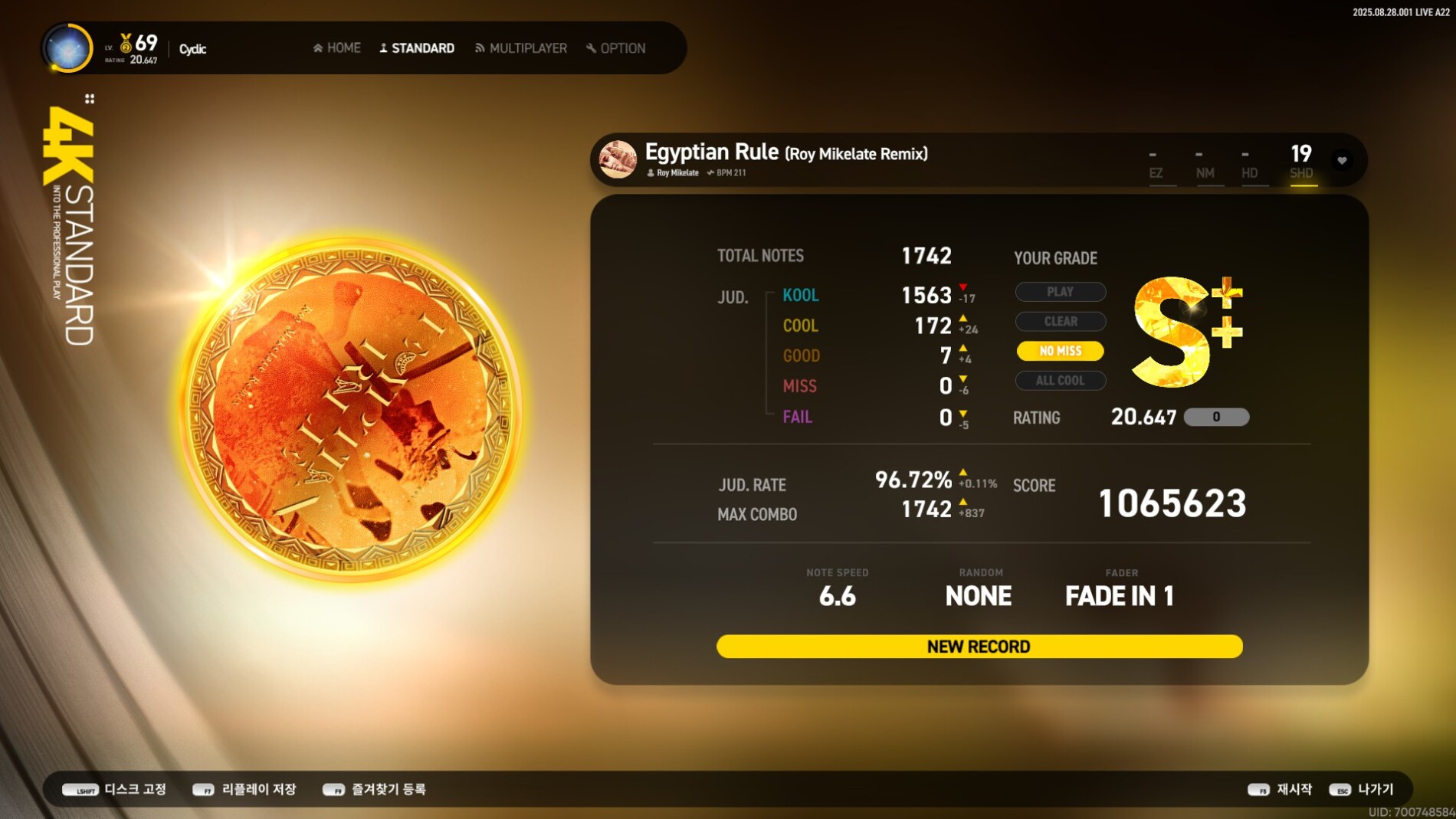1456x819 pixels.
Task: Switch to STANDARD mode tab
Action: pyautogui.click(x=417, y=48)
